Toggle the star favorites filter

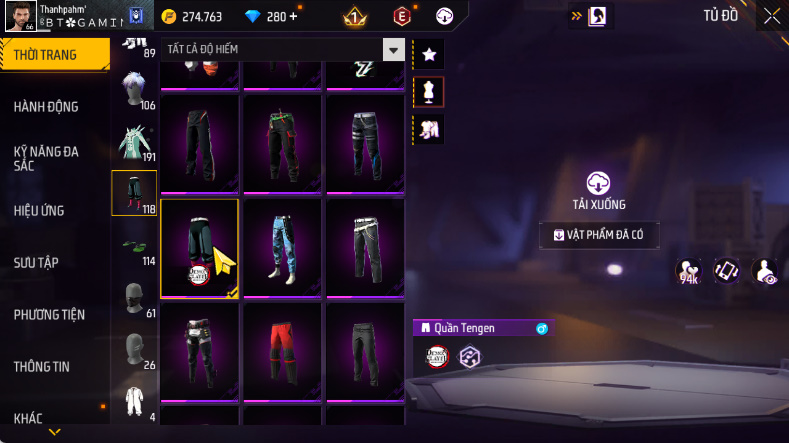click(x=429, y=54)
